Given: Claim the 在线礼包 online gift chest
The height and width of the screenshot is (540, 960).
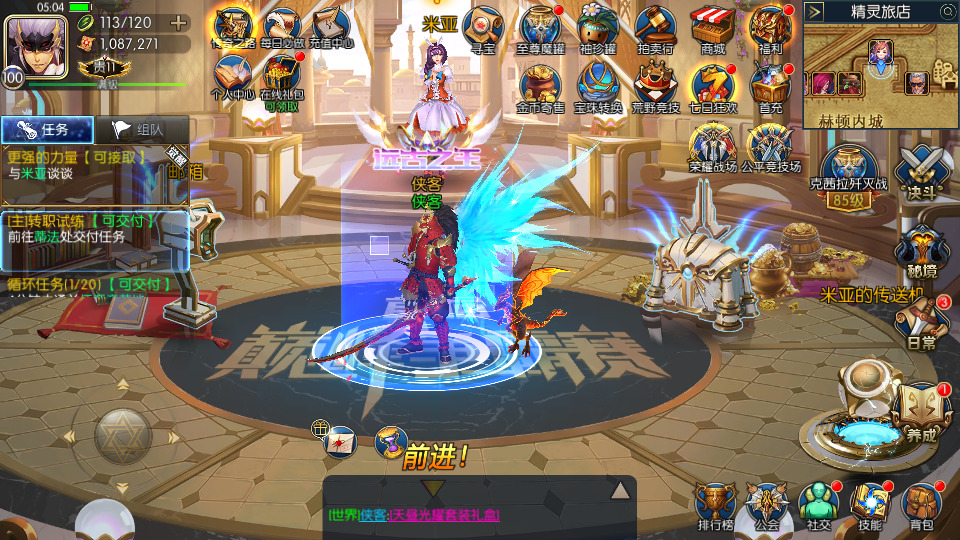Looking at the screenshot, I should pyautogui.click(x=281, y=78).
